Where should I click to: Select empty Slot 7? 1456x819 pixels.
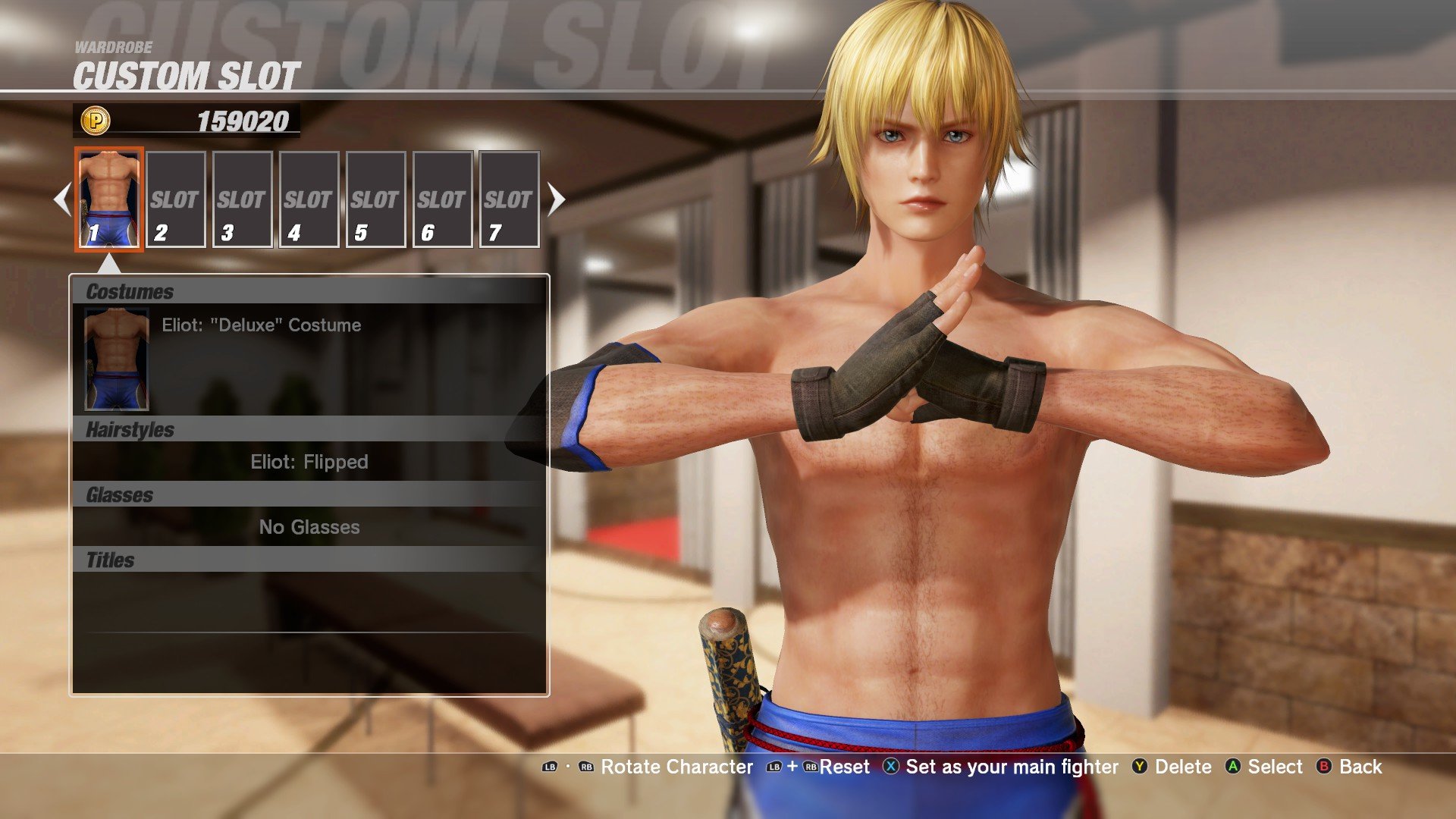pos(509,199)
